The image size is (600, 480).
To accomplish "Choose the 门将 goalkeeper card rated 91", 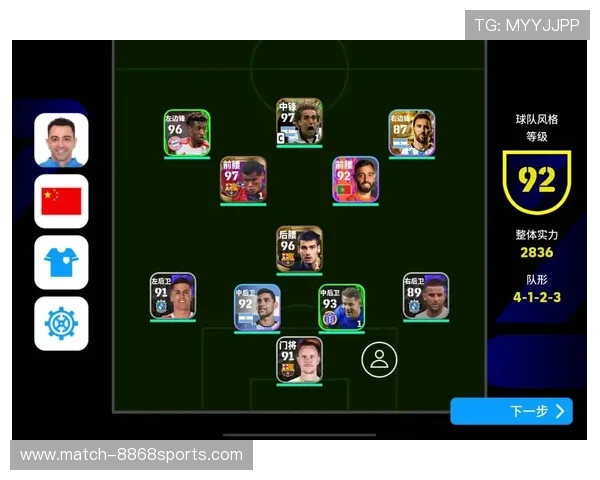I will click(299, 360).
